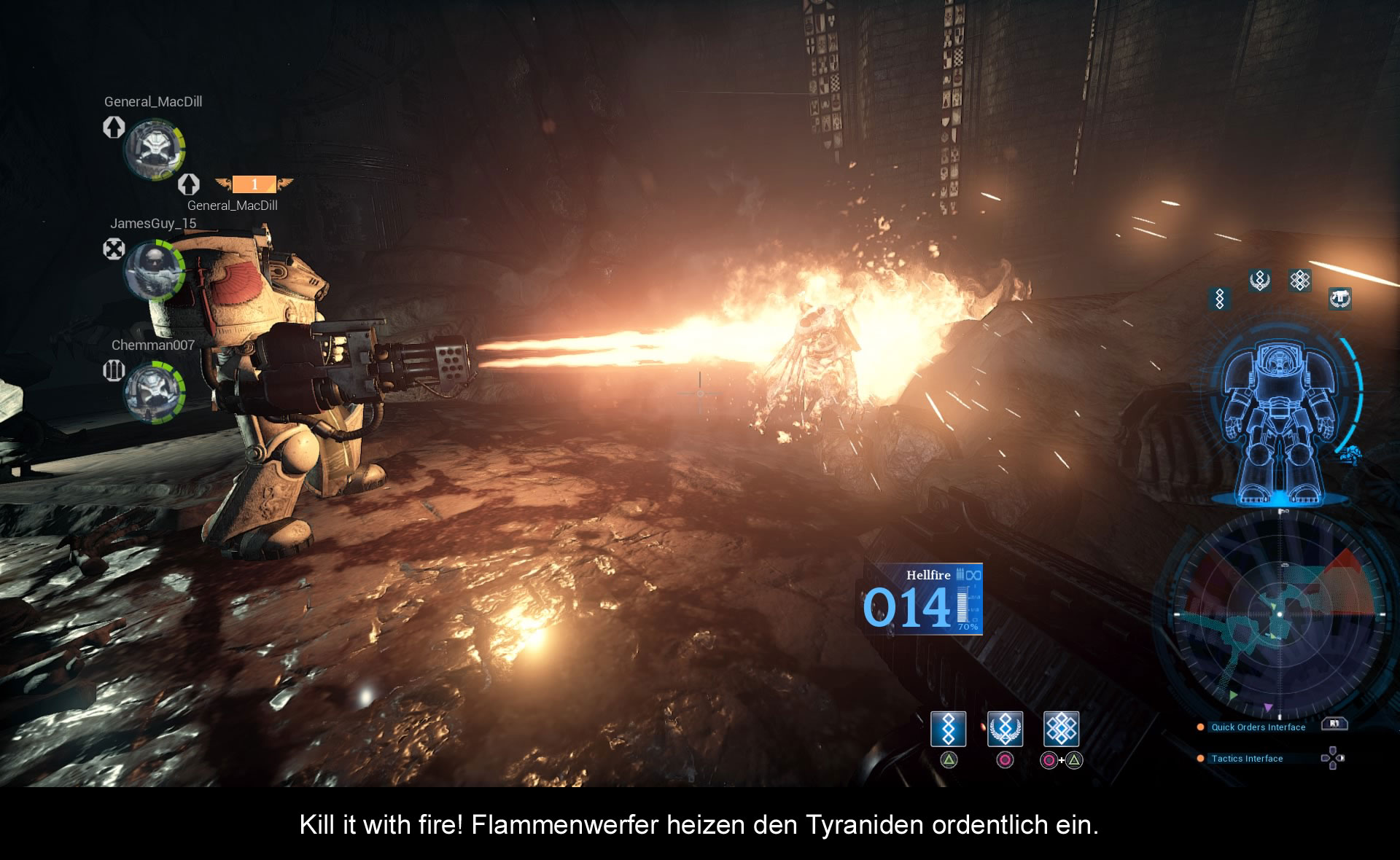Click the cross class icon beside JamesGuy_15
This screenshot has height=860, width=1400.
coord(114,249)
